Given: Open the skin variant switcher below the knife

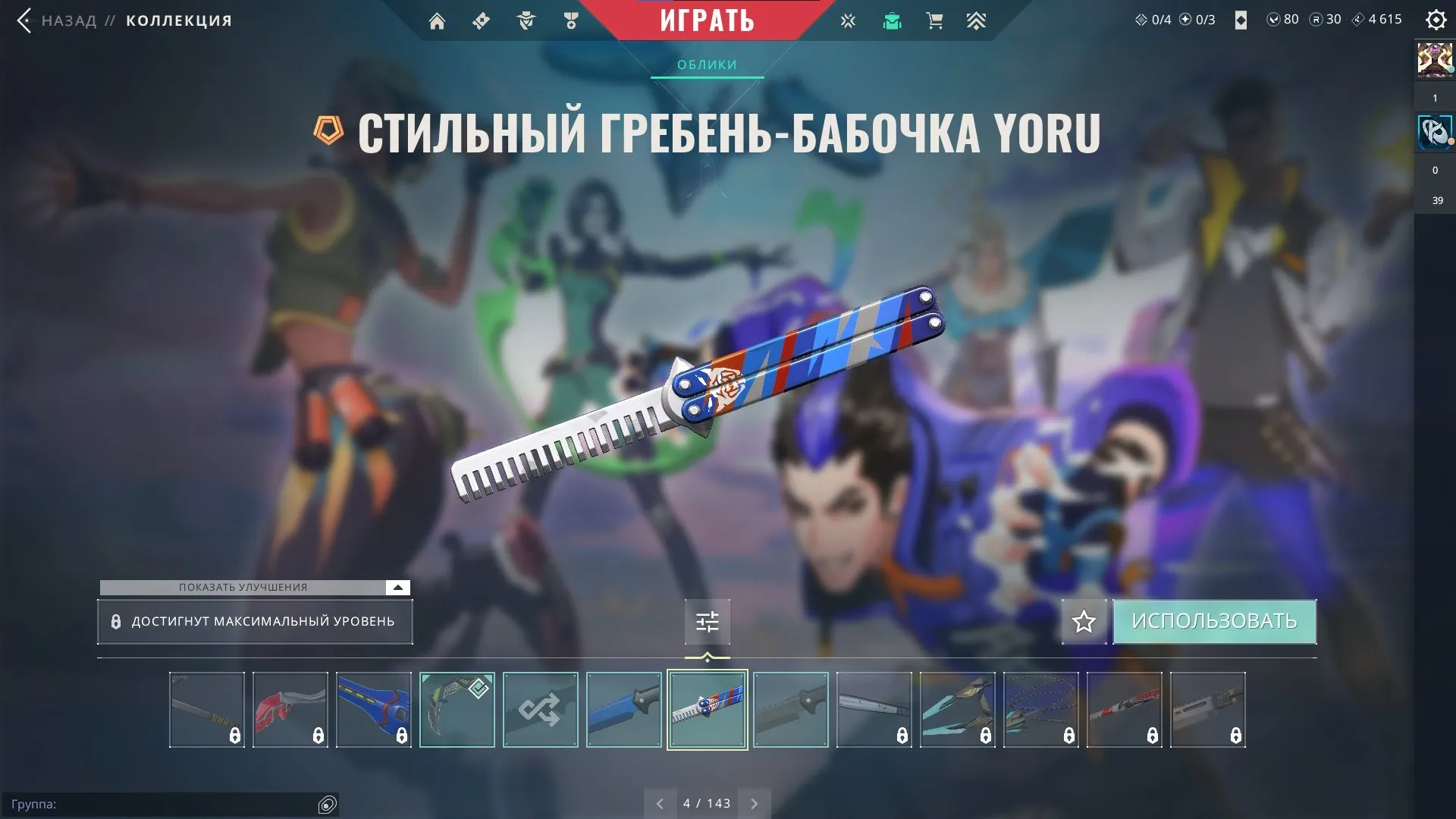Looking at the screenshot, I should 707,620.
